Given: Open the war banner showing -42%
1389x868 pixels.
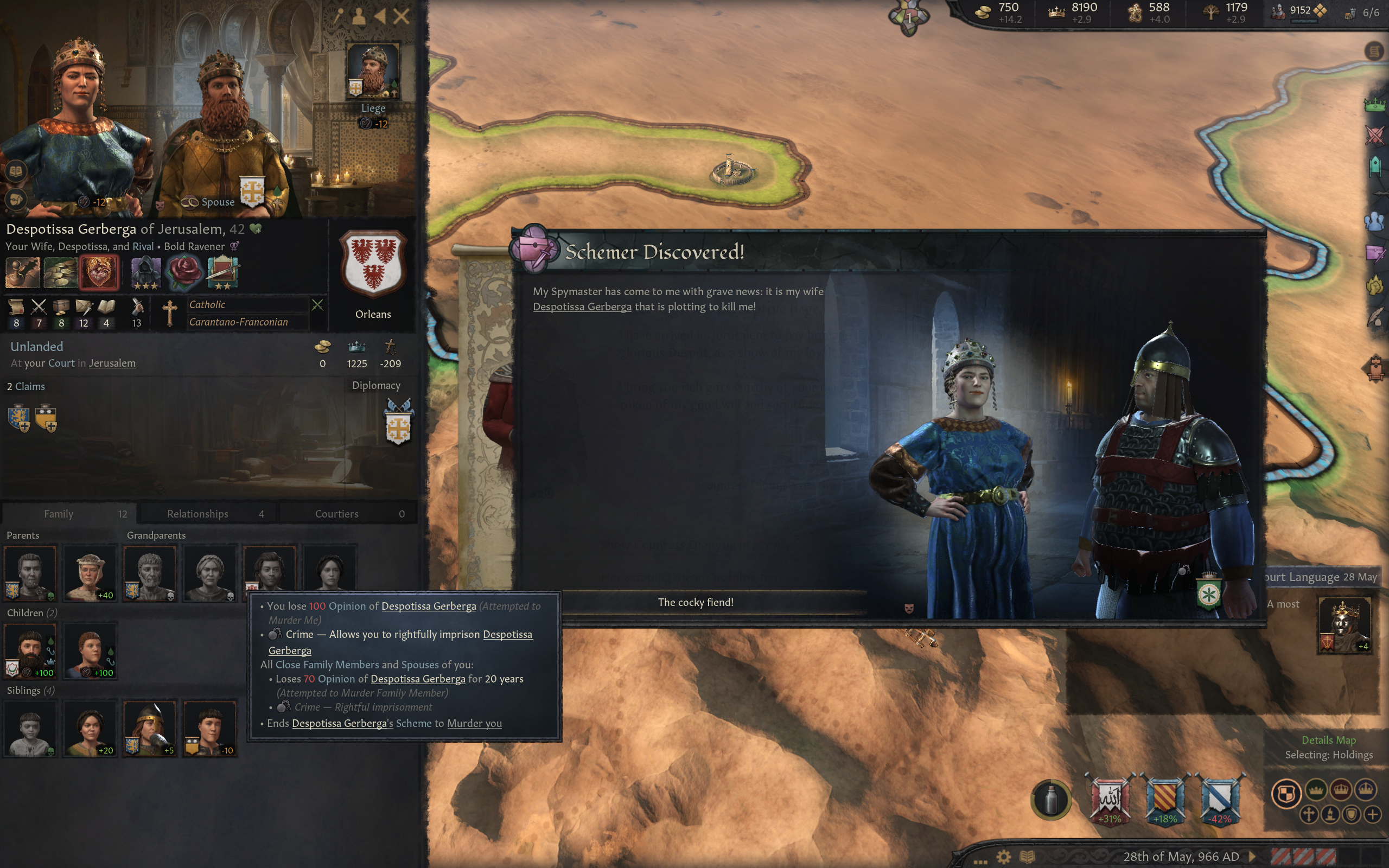Looking at the screenshot, I should click(1220, 798).
